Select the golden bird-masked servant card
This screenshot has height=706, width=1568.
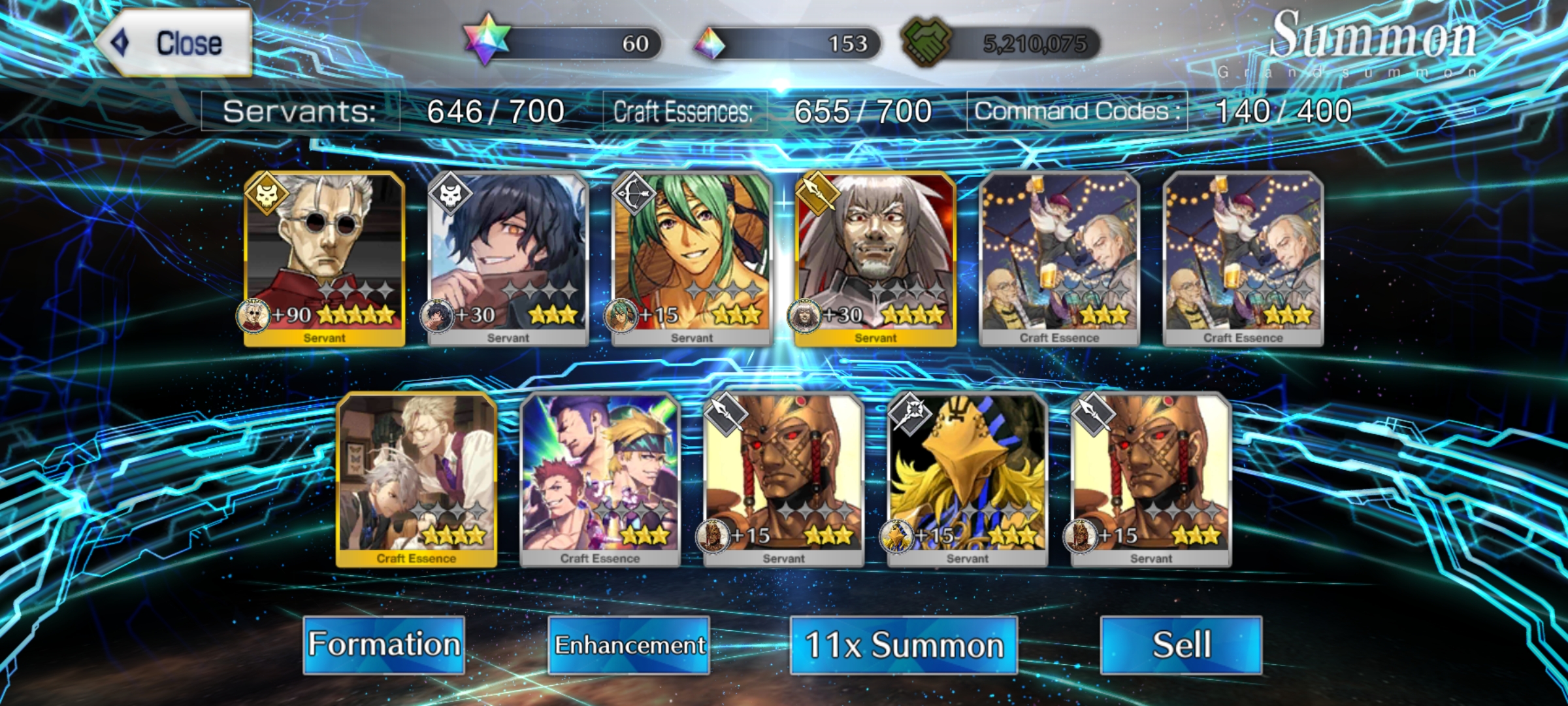[968, 479]
